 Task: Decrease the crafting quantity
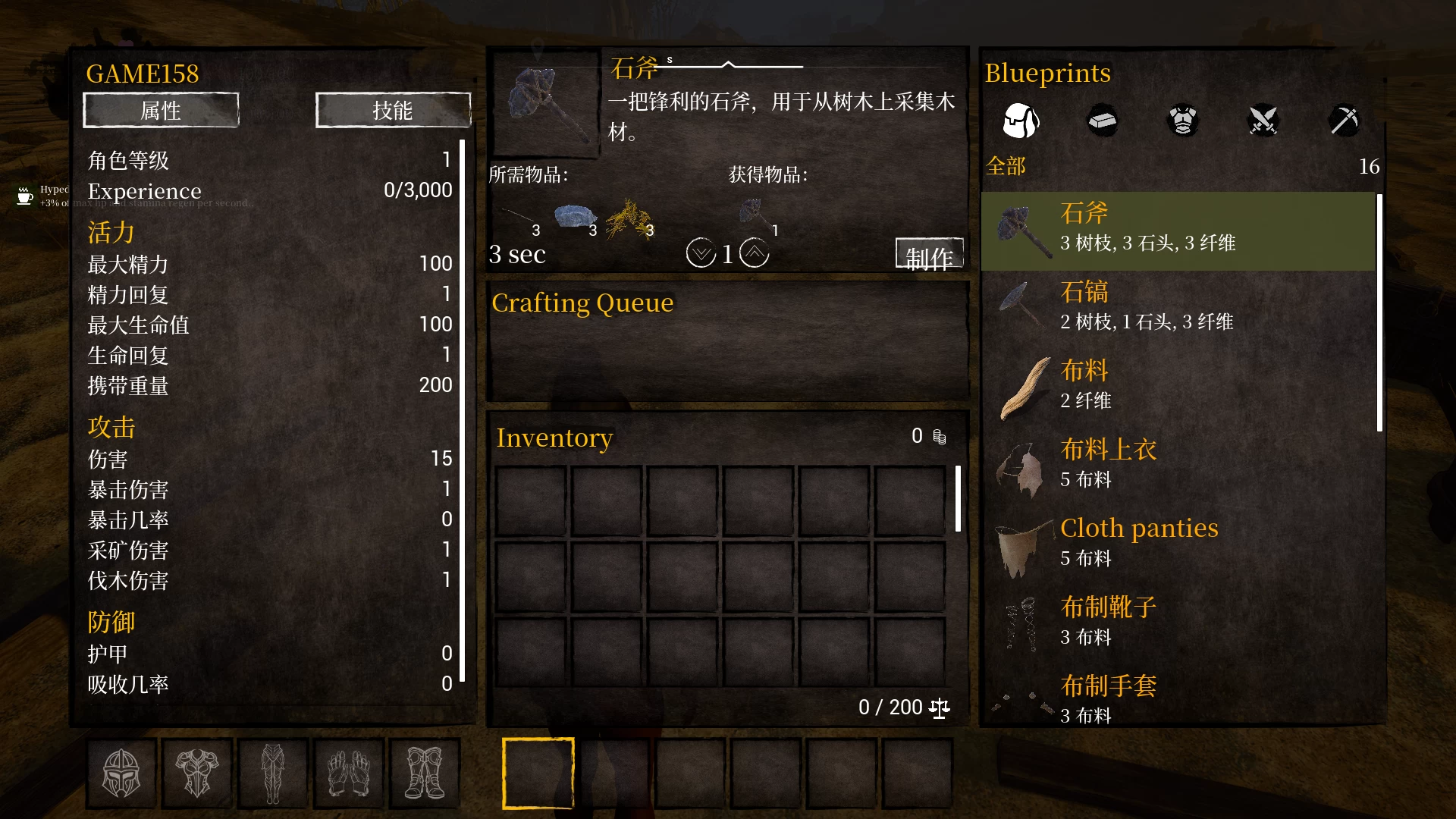tap(701, 253)
